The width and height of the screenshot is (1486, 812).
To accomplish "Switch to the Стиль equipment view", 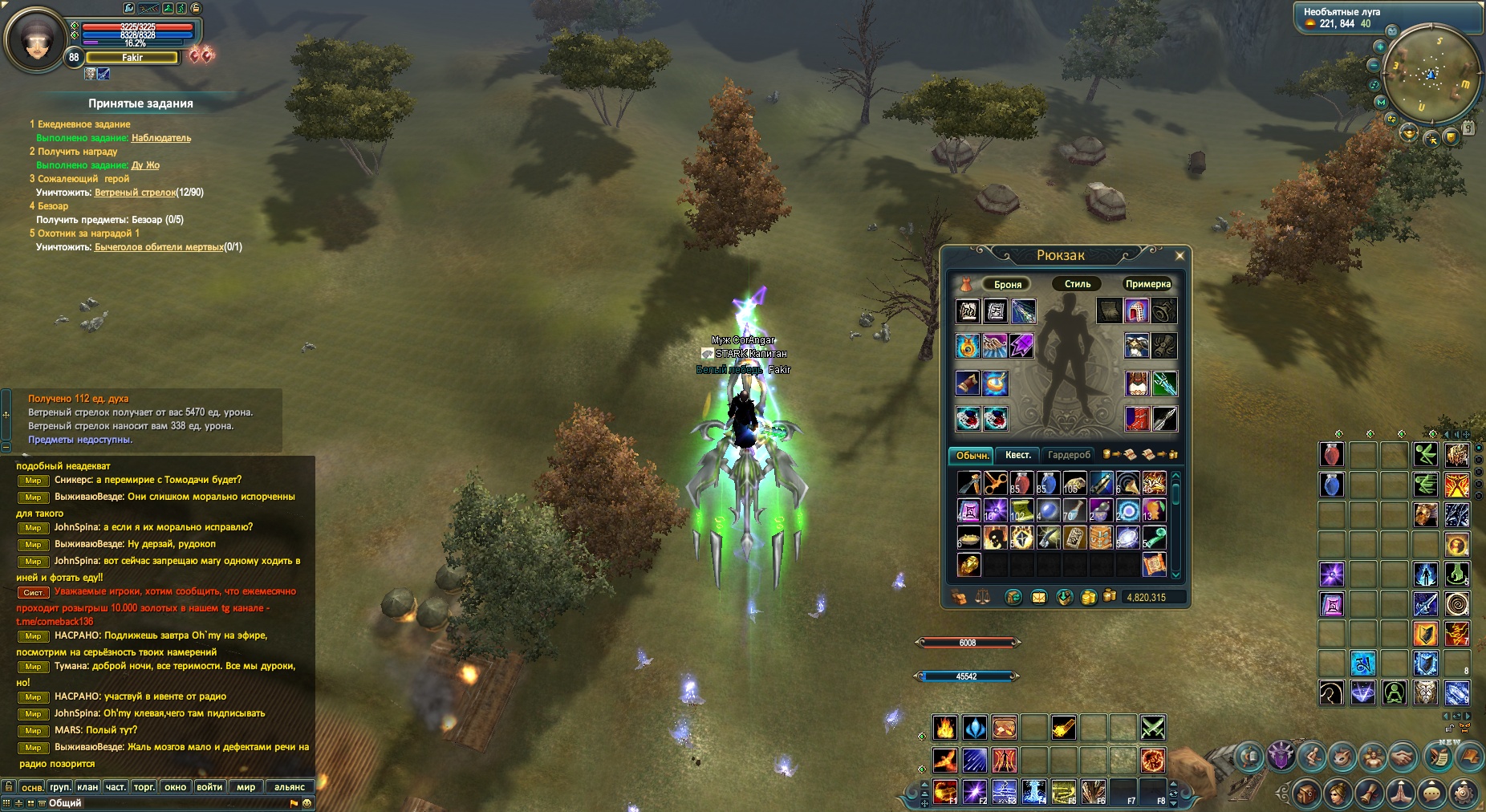I will click(1077, 284).
